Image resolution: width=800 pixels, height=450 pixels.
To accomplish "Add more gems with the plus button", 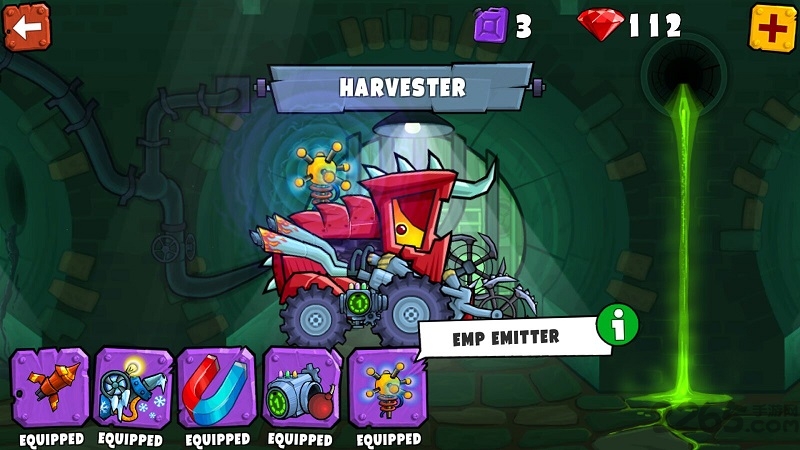I will point(772,27).
